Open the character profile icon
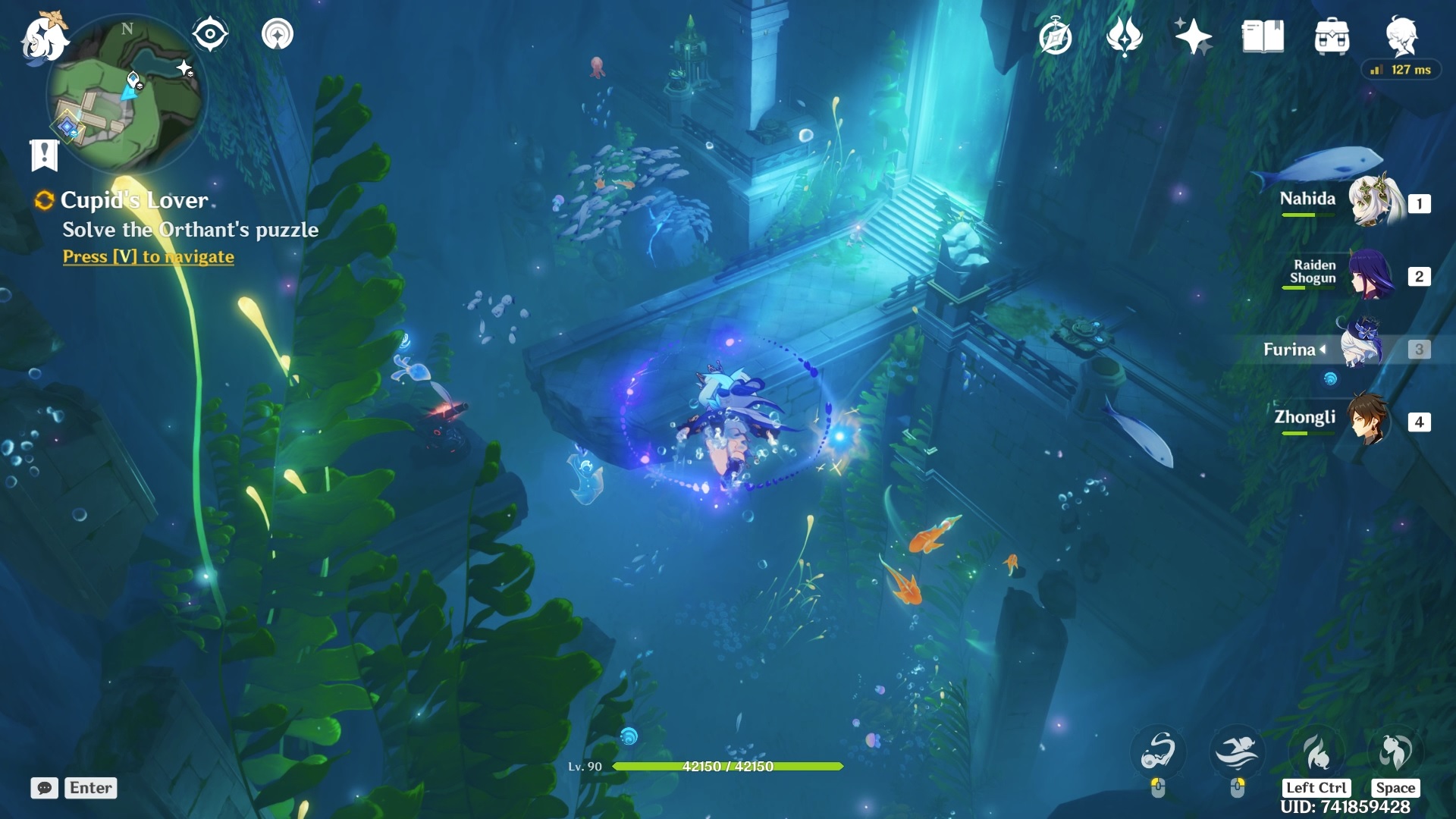The image size is (1456, 819). pos(1401,36)
